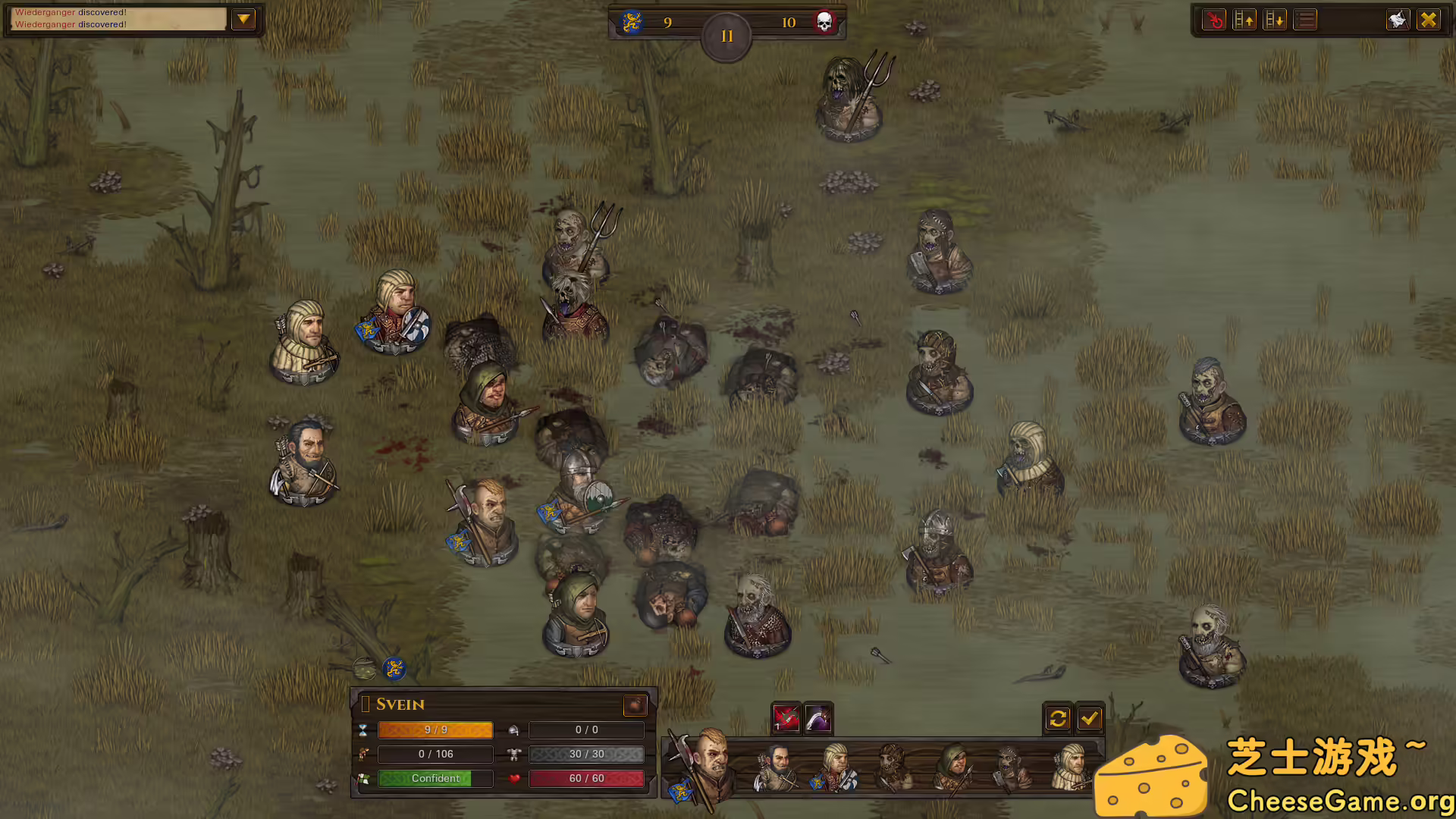Click the hourglass action points icon
The height and width of the screenshot is (819, 1456).
pyautogui.click(x=365, y=730)
